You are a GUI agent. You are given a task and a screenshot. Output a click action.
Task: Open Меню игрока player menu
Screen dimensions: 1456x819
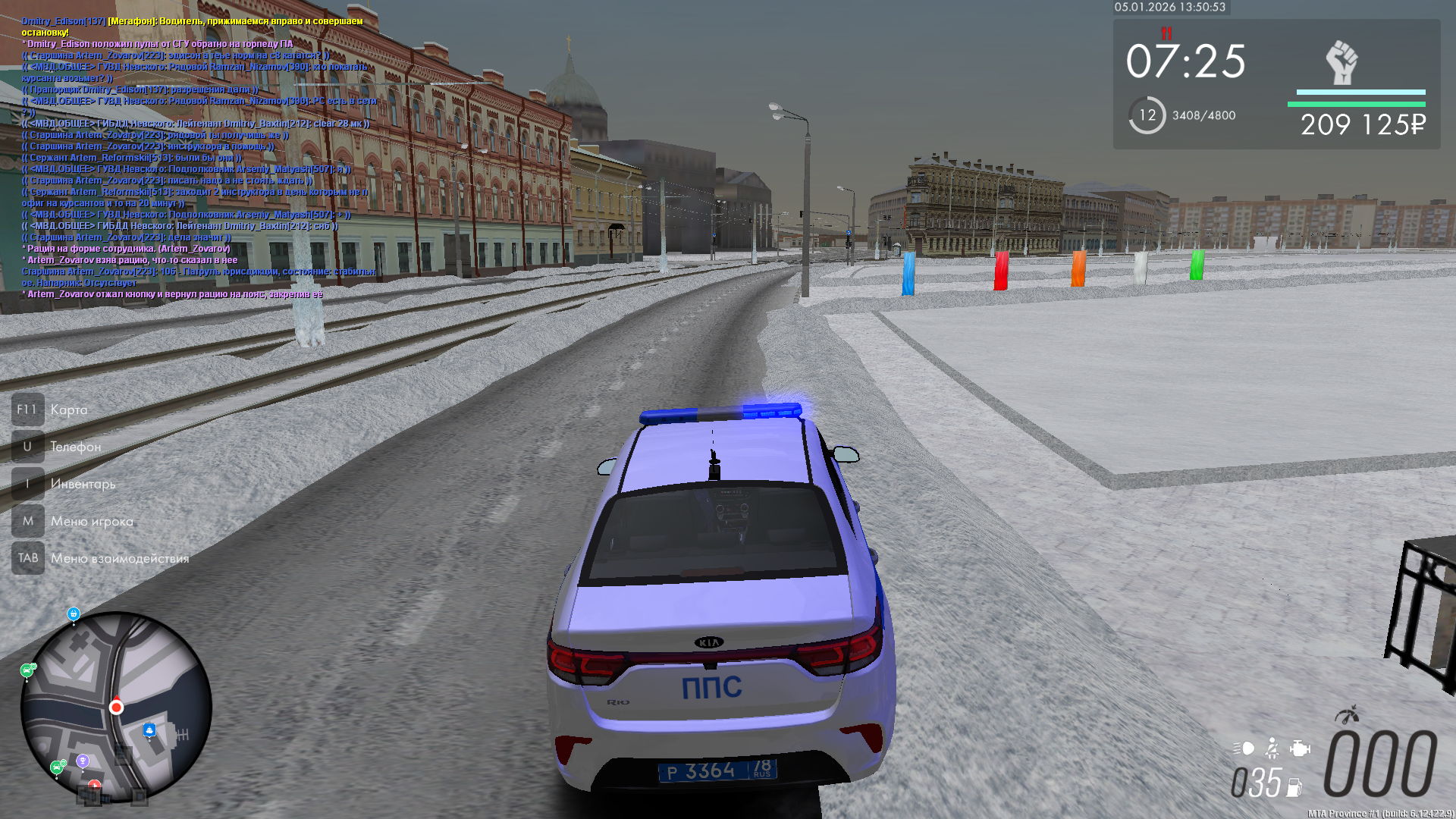[x=92, y=521]
